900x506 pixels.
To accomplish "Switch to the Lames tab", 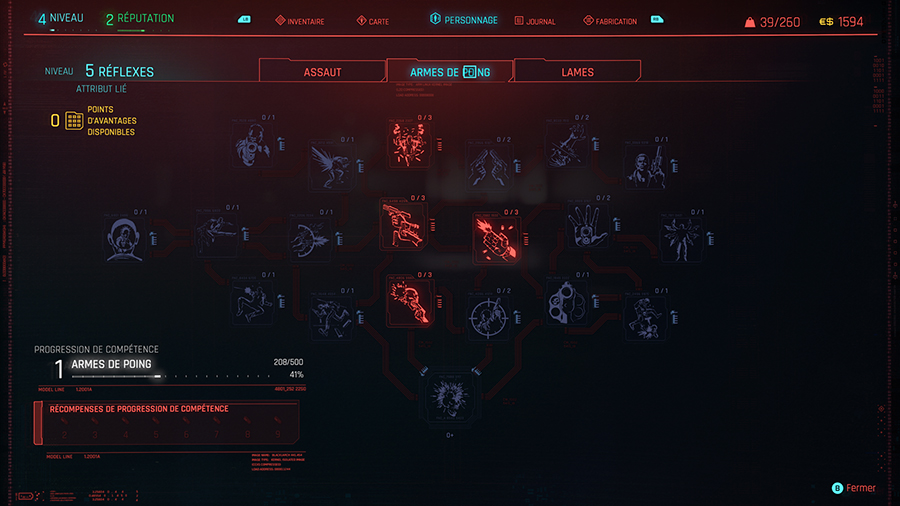I will [x=577, y=72].
